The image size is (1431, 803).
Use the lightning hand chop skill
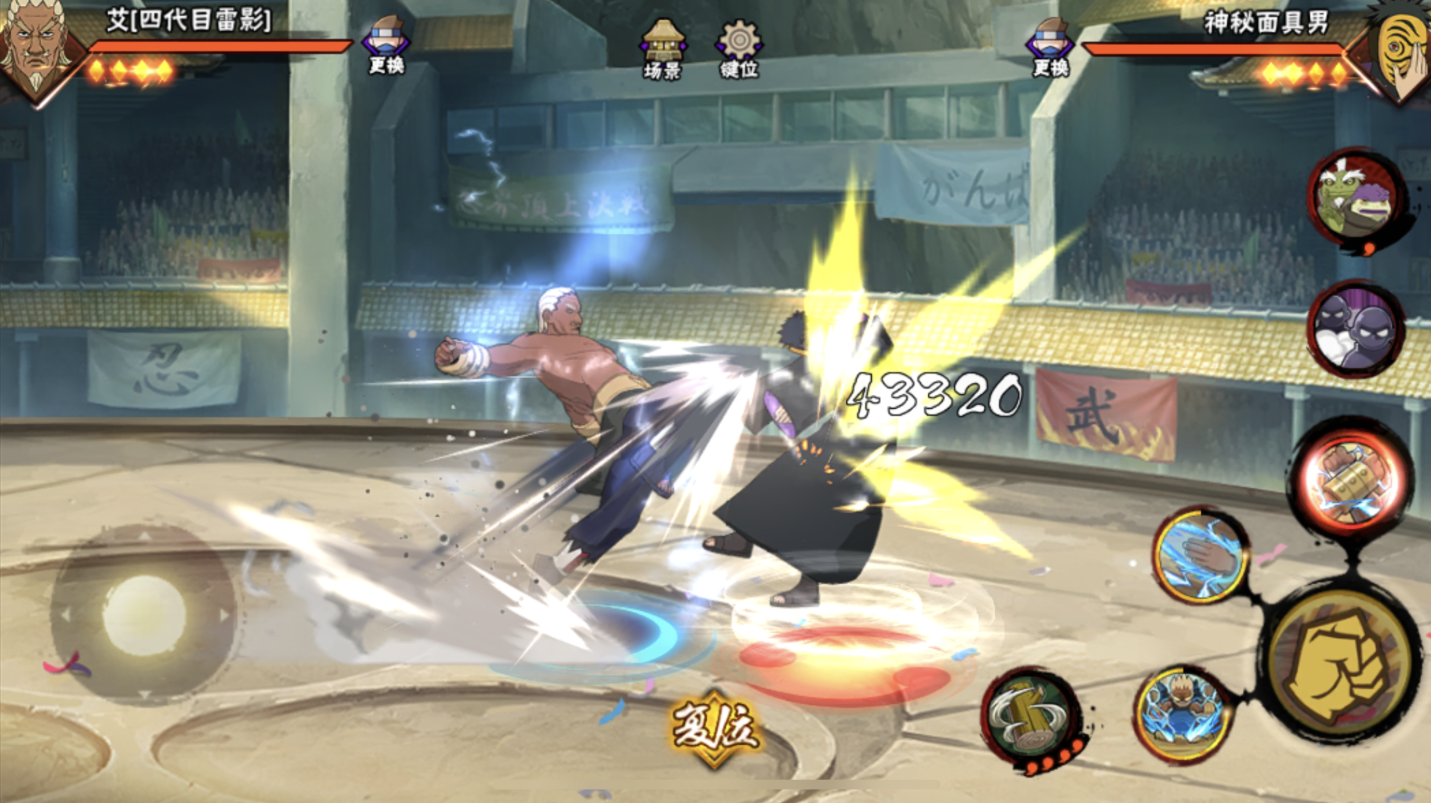(x=1200, y=553)
